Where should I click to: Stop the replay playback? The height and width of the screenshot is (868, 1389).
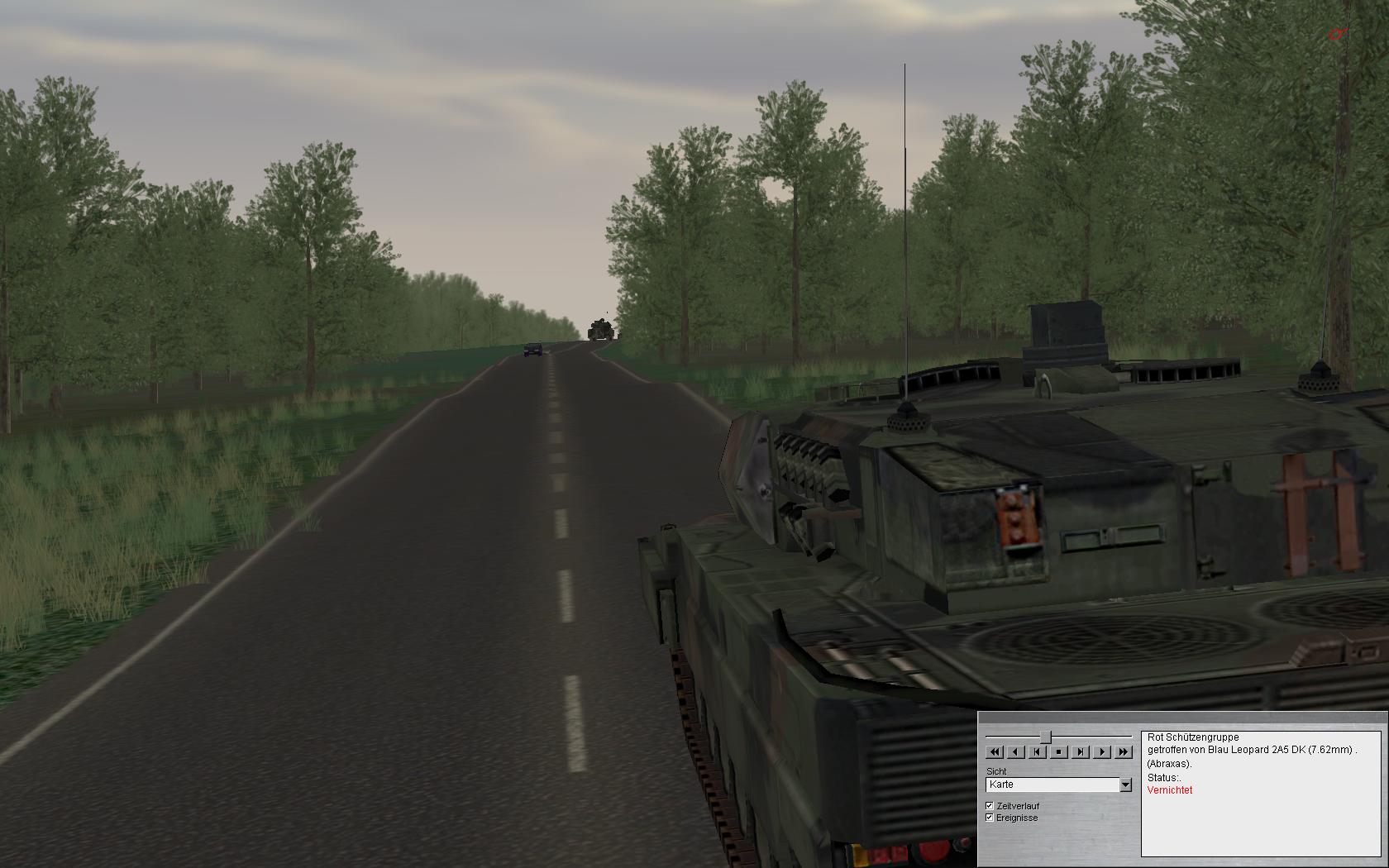coord(1059,752)
